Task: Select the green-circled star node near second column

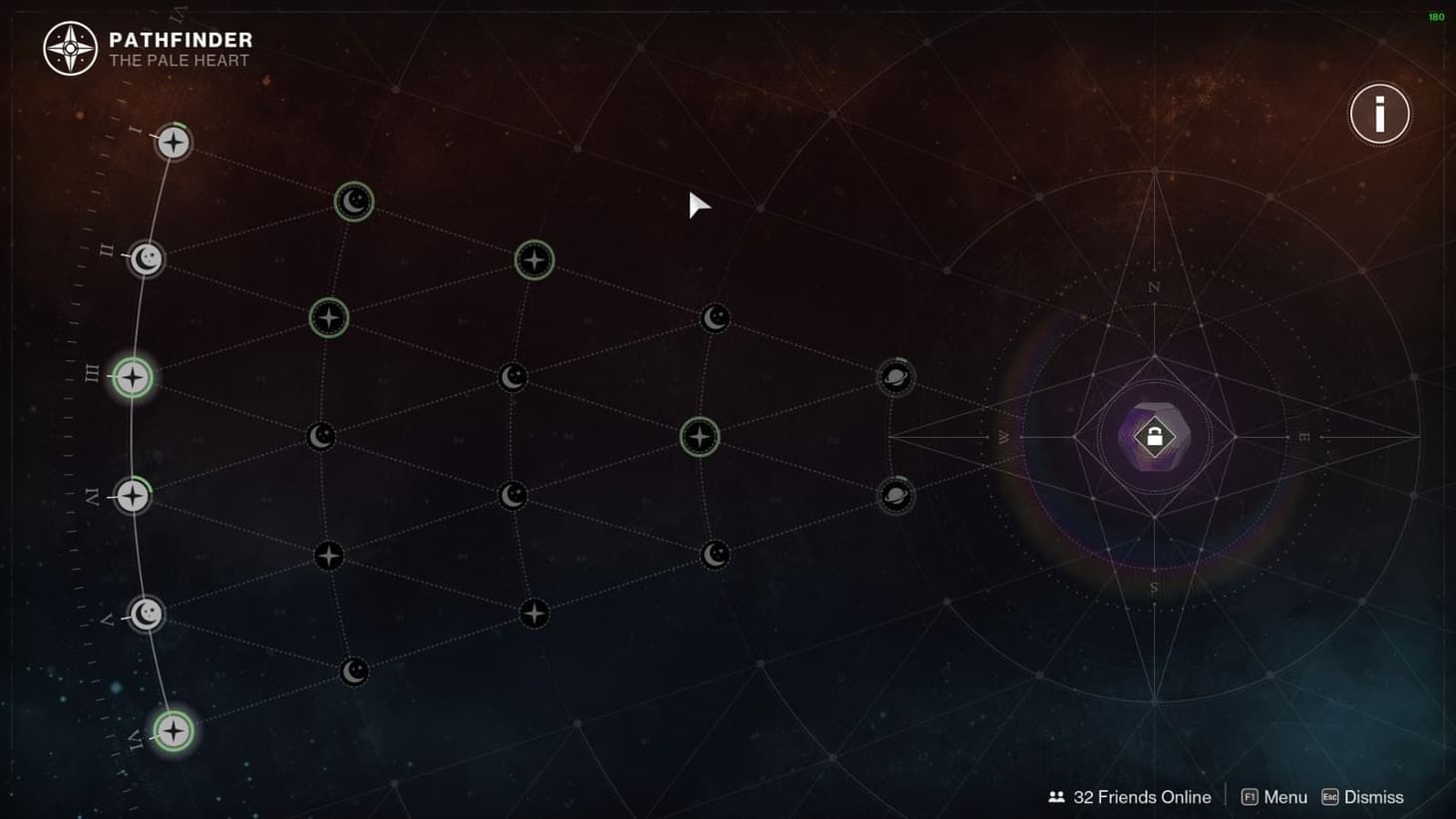Action: pos(328,316)
